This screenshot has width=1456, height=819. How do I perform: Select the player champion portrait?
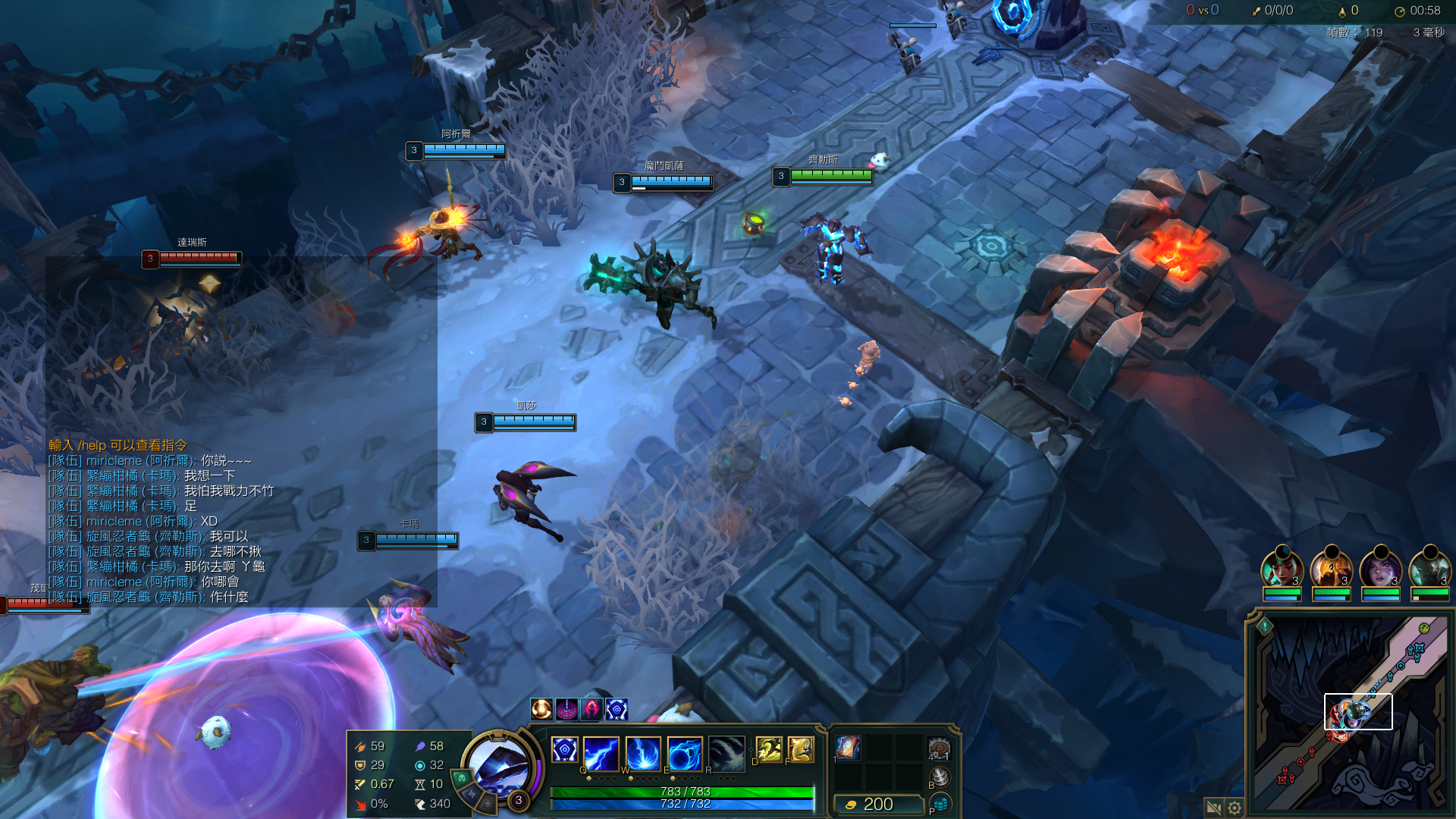[x=497, y=767]
